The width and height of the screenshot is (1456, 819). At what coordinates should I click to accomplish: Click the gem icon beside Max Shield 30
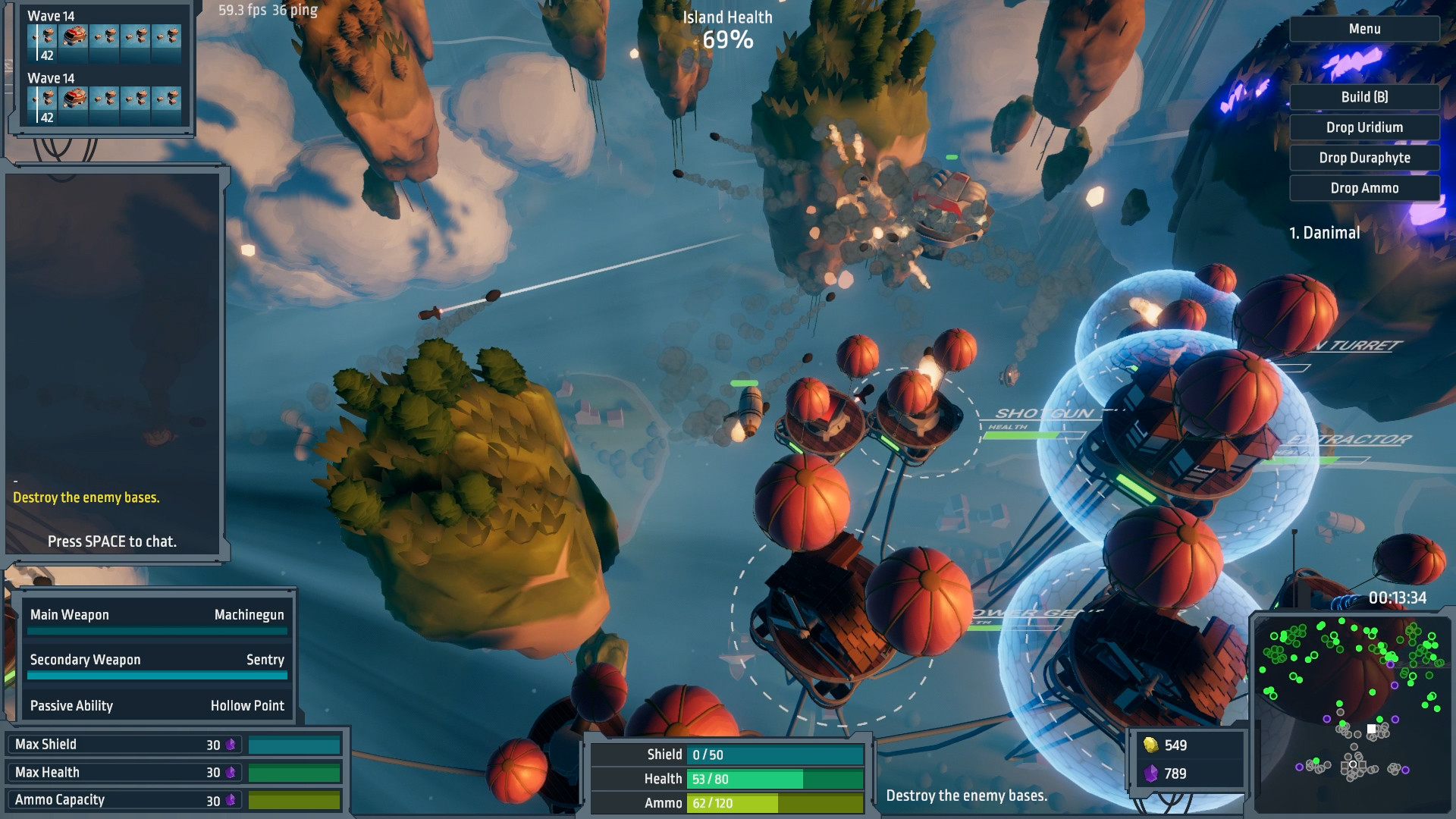tap(232, 745)
